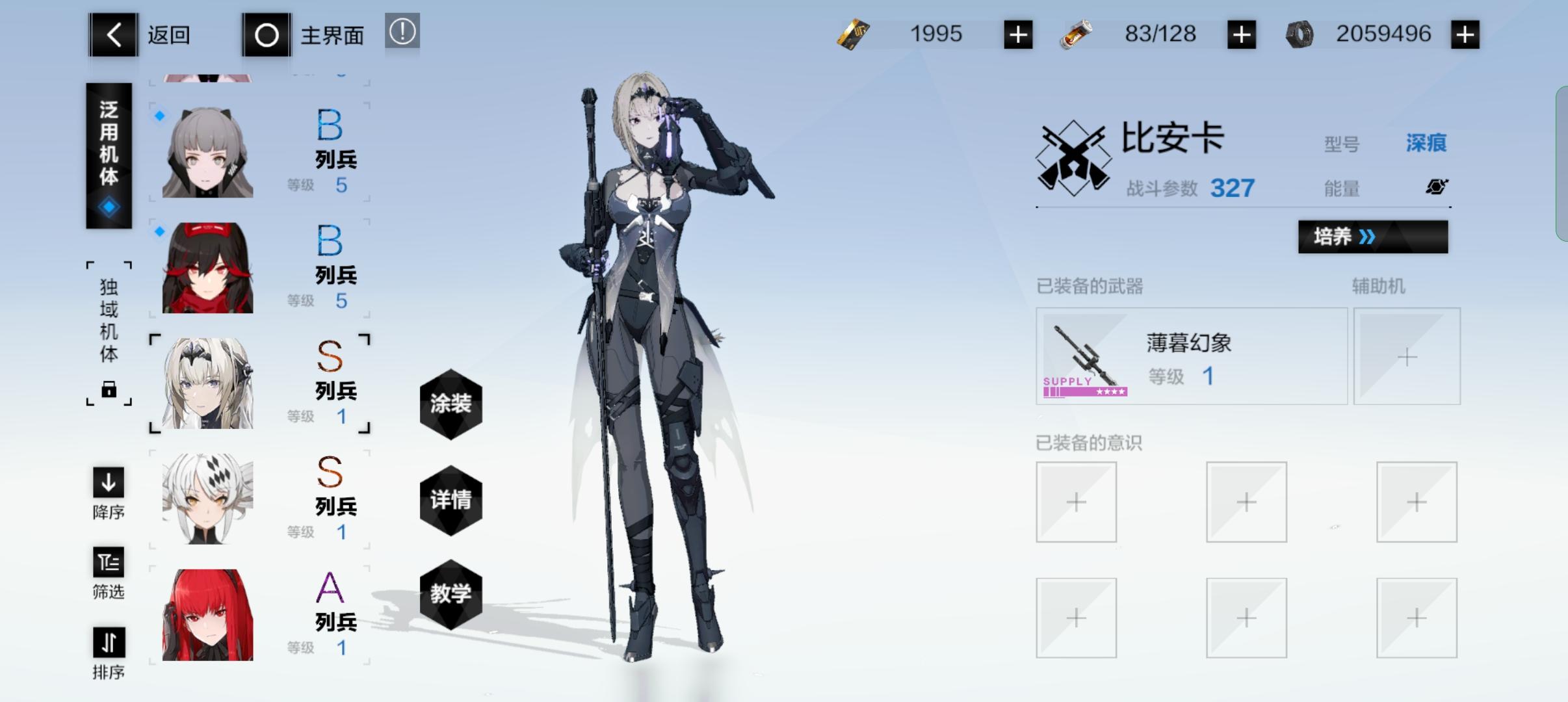Add memory in first 已装备的意识 slot
The image size is (1568, 702).
(x=1076, y=502)
